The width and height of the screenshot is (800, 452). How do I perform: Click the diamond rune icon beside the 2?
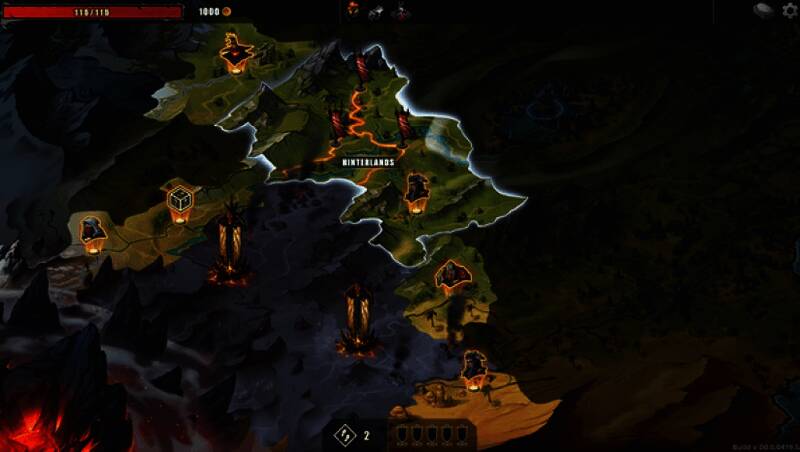pyautogui.click(x=345, y=435)
